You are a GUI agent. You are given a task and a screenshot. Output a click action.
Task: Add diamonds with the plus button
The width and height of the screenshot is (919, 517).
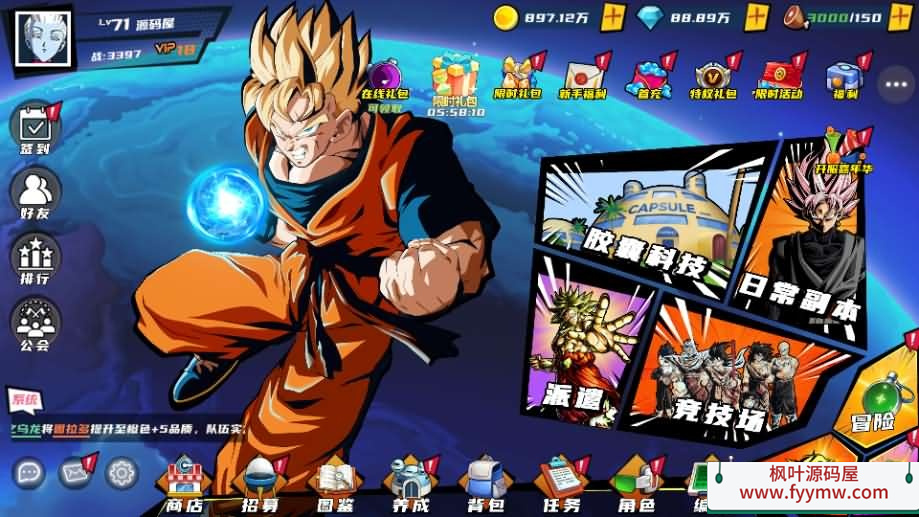[757, 17]
